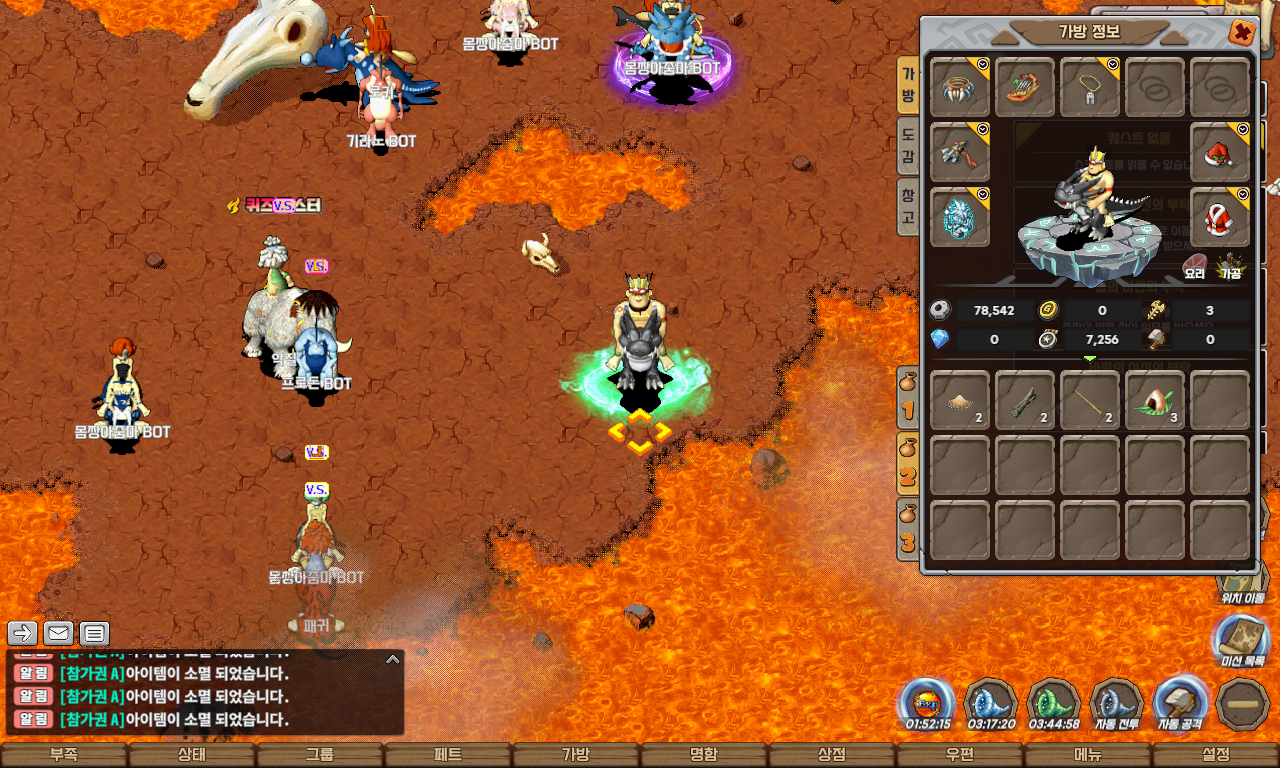Open the 미션 목록 mission list
The image size is (1280, 768).
pyautogui.click(x=1241, y=641)
